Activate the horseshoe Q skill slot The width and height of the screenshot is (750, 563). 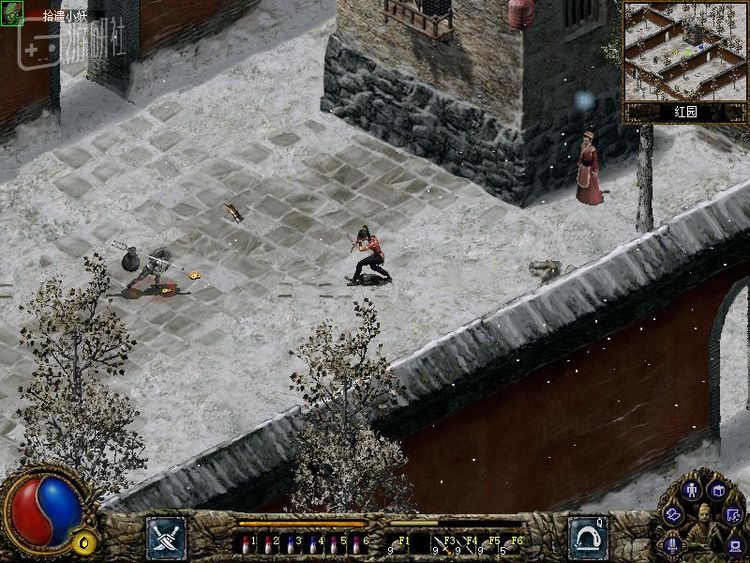pyautogui.click(x=588, y=537)
